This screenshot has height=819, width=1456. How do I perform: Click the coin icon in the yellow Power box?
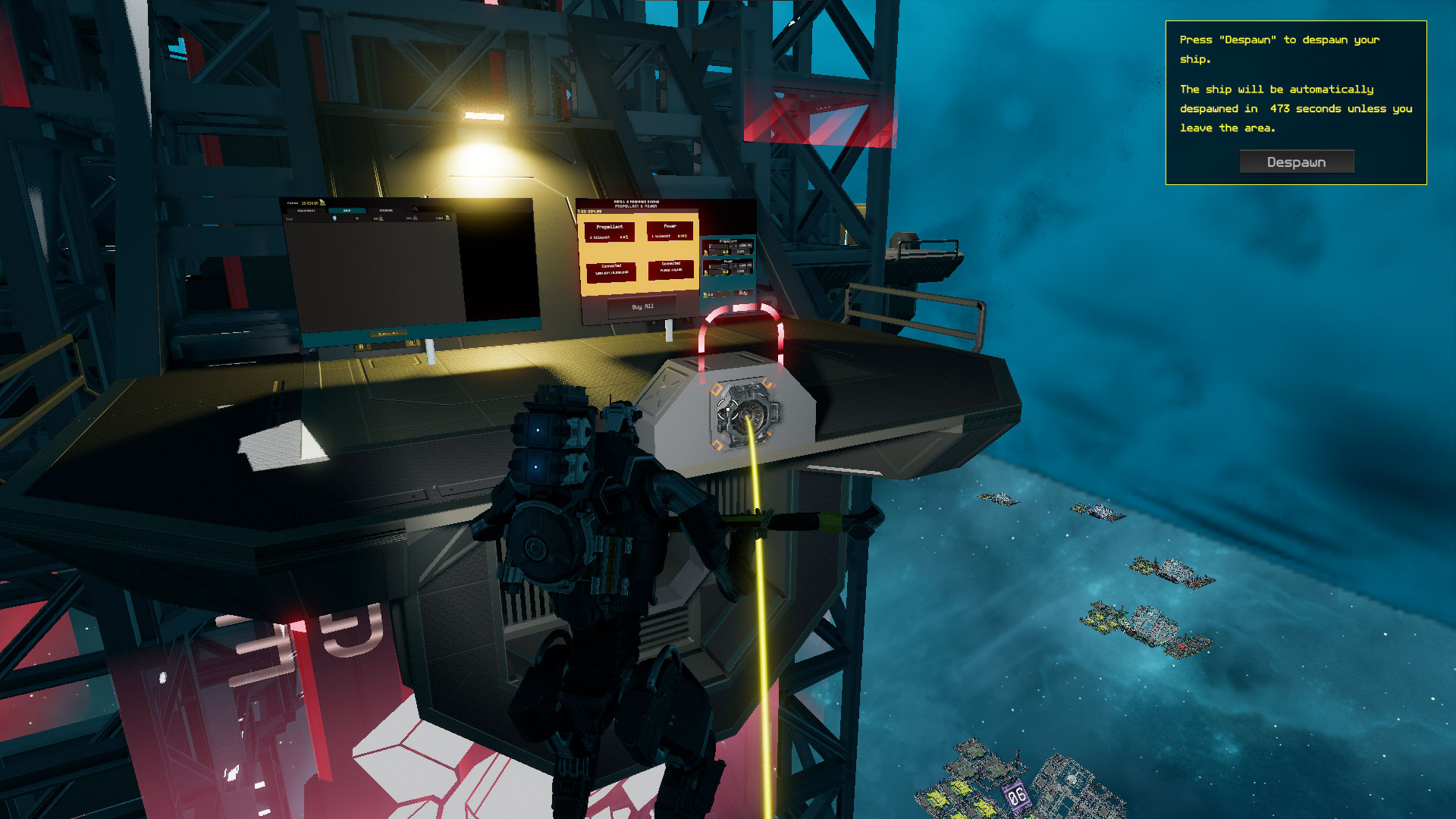click(x=686, y=236)
